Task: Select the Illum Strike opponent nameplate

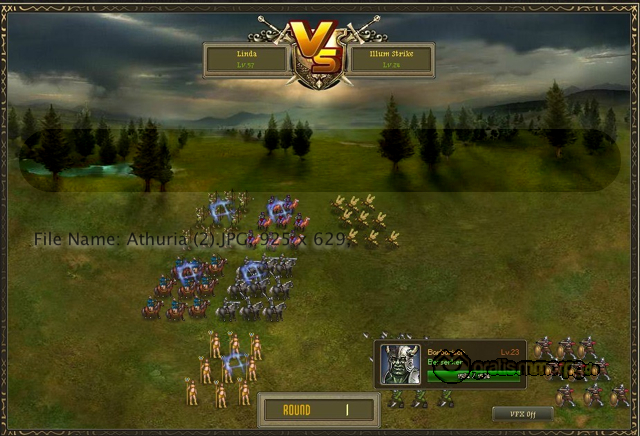Action: [391, 59]
